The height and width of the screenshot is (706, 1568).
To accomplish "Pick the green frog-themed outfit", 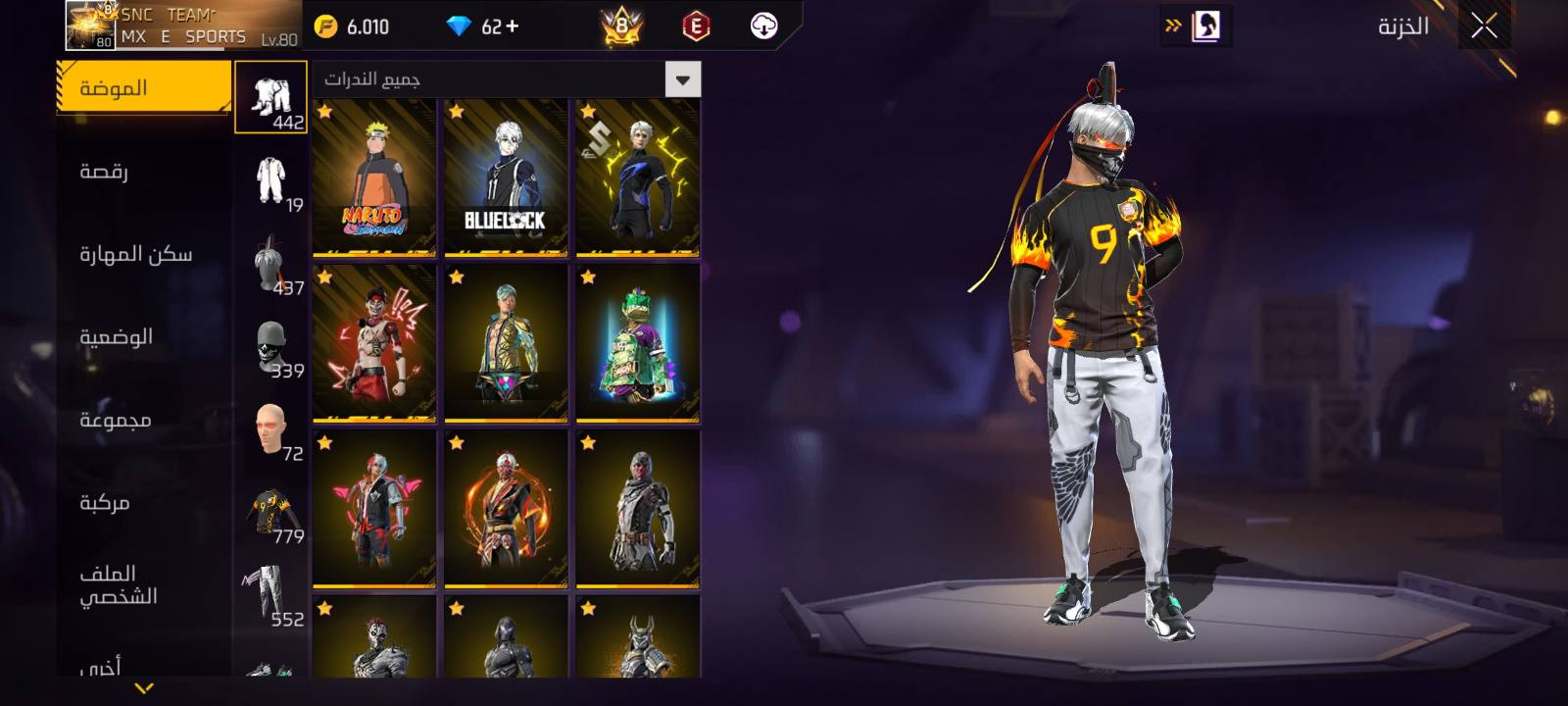I will (x=638, y=342).
